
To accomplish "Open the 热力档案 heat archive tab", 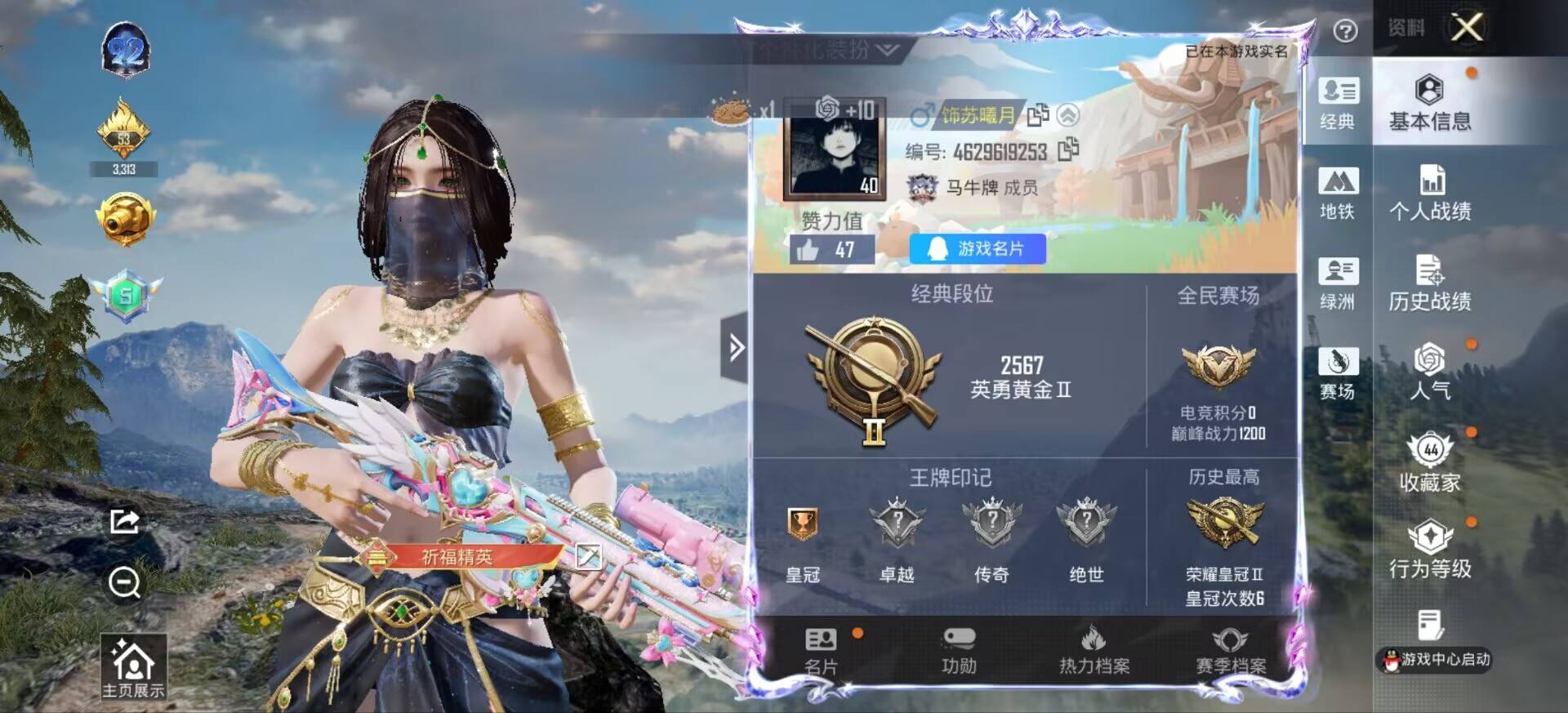I will point(1094,651).
